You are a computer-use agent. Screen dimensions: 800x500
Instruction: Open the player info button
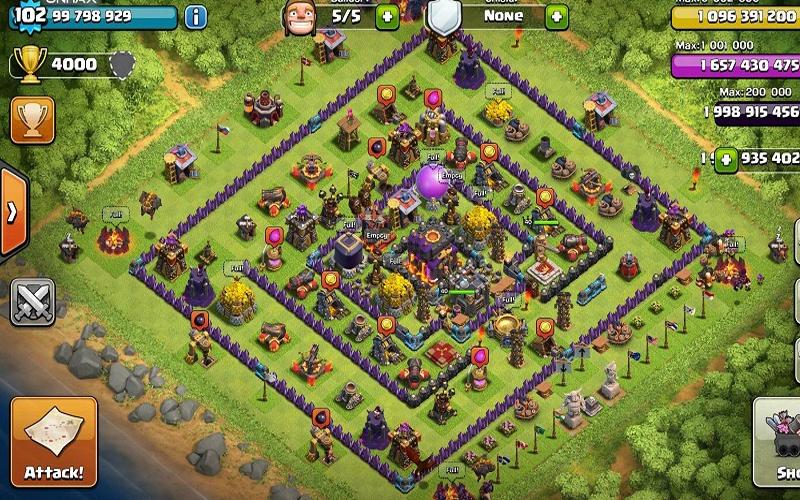[x=196, y=17]
